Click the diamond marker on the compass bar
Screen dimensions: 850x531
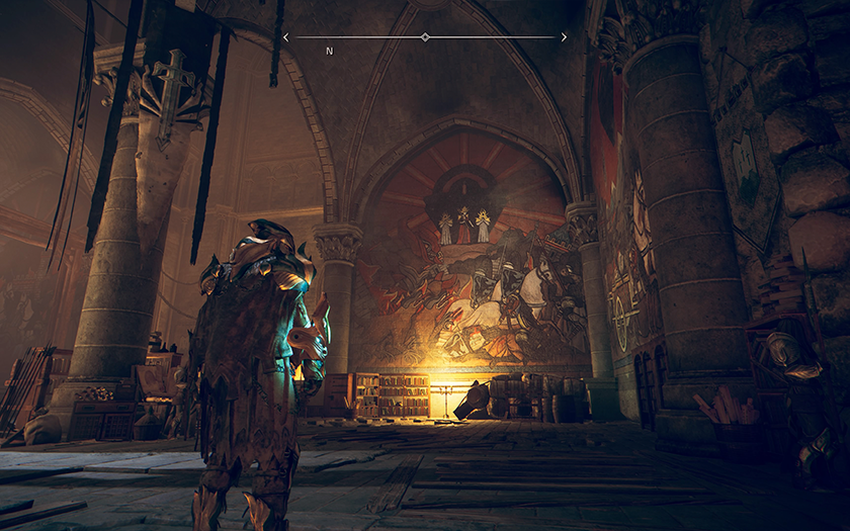[x=425, y=37]
